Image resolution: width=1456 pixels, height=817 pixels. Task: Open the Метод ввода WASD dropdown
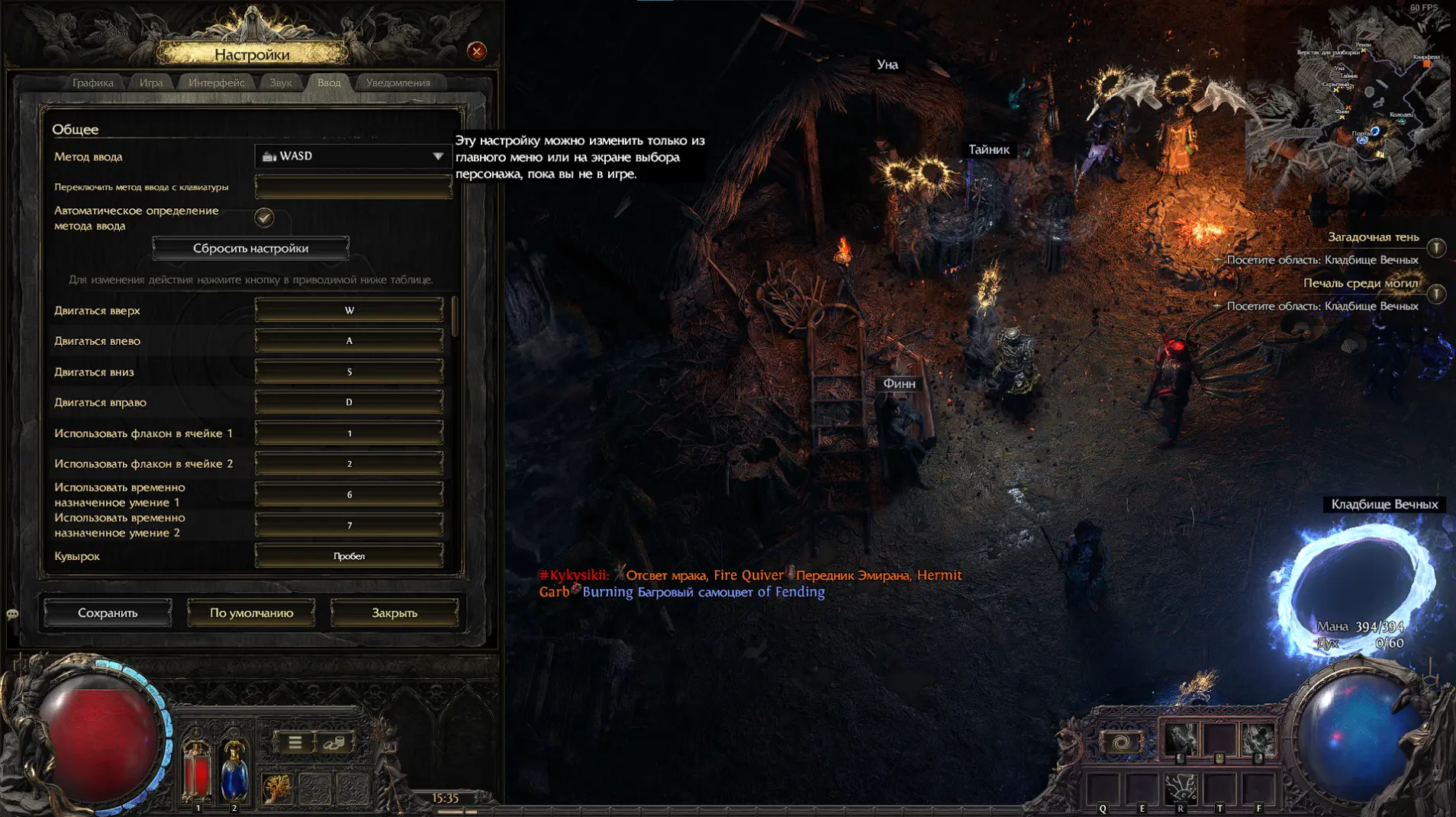[353, 156]
